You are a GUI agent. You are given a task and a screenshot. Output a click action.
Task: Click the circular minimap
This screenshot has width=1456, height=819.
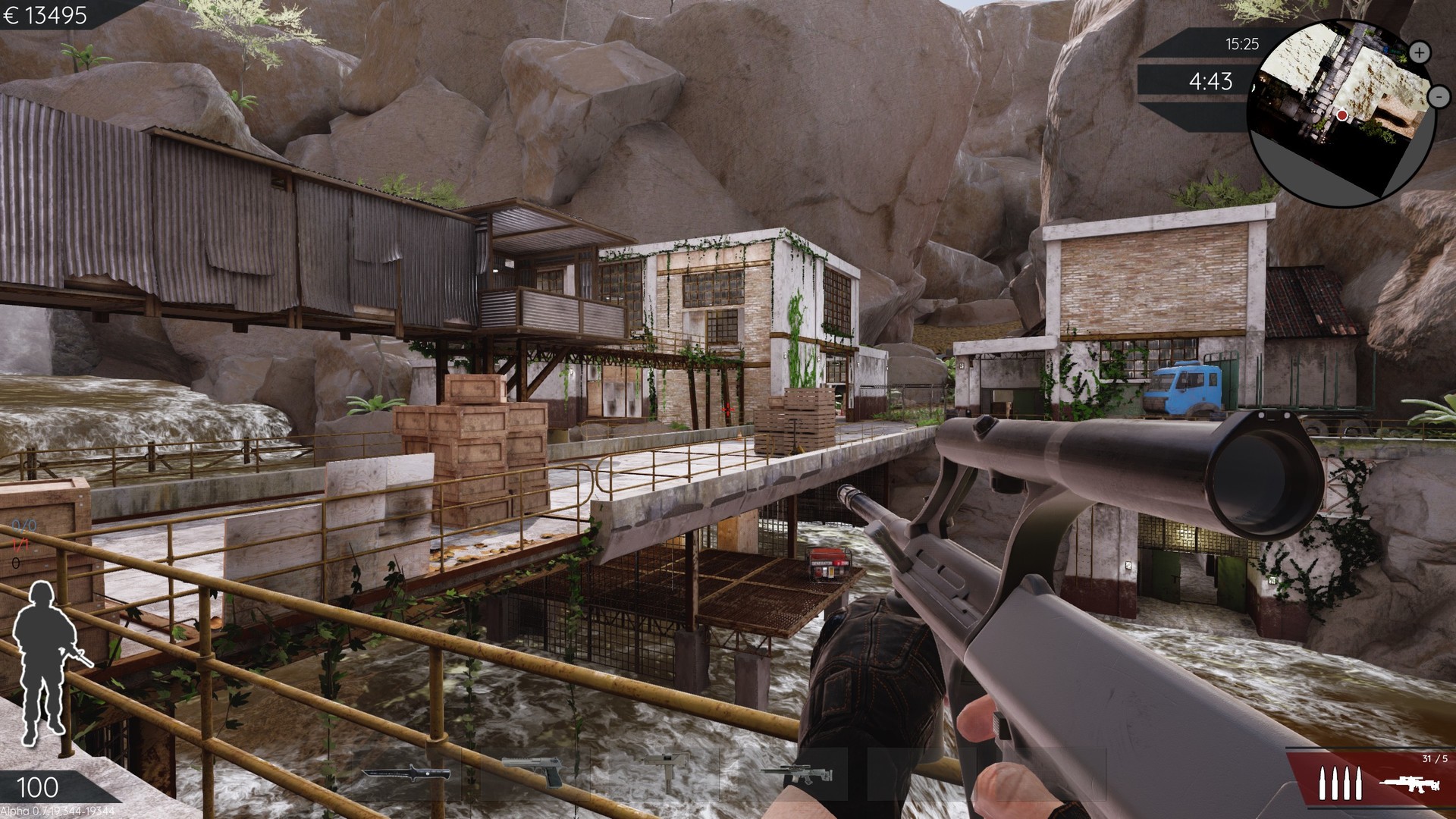point(1338,114)
